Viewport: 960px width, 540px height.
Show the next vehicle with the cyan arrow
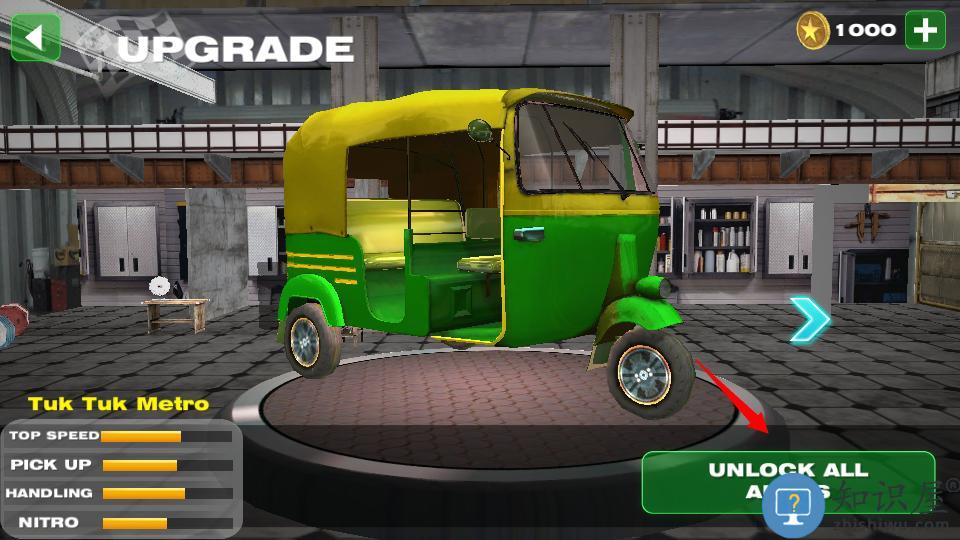[x=809, y=320]
